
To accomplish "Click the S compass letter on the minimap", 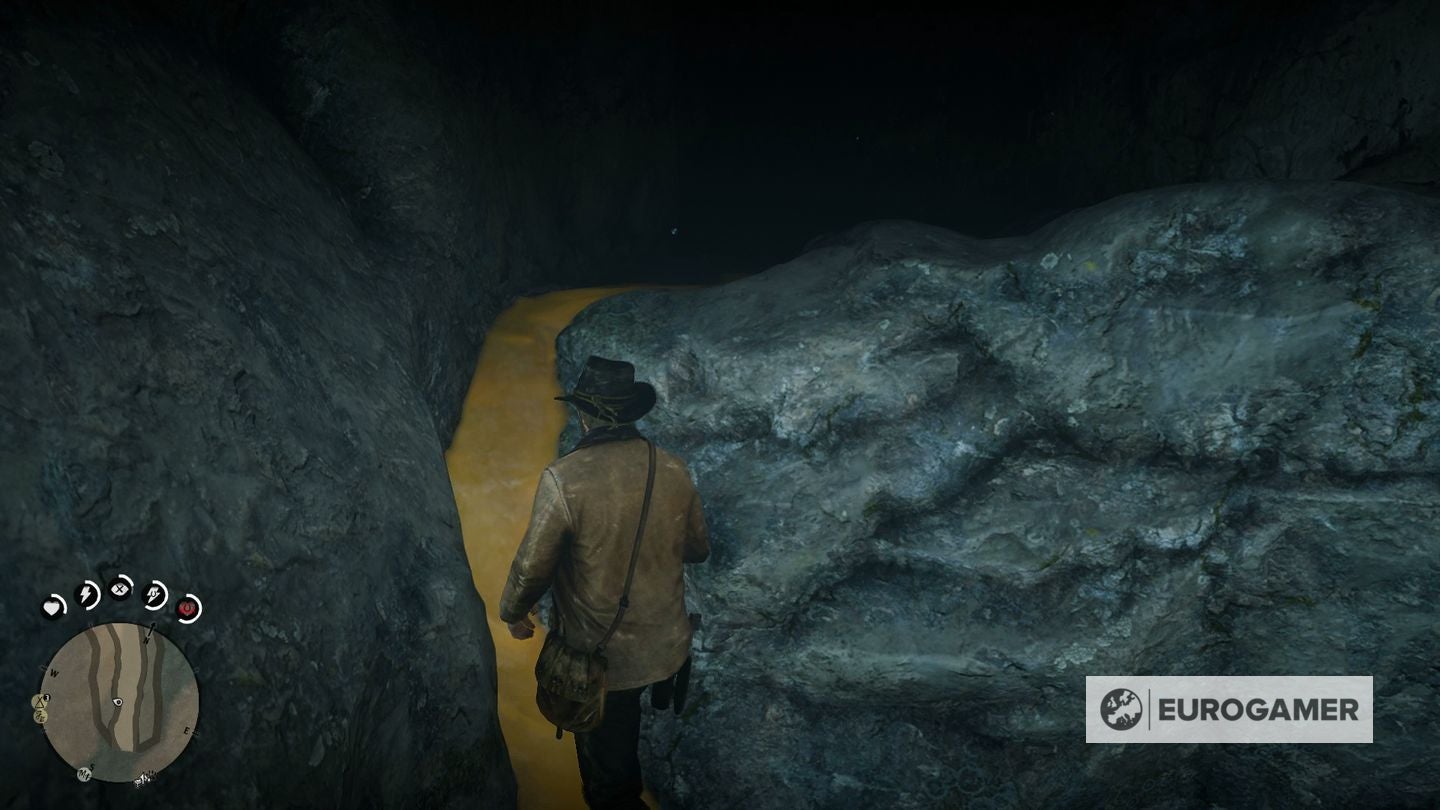I will coord(91,767).
